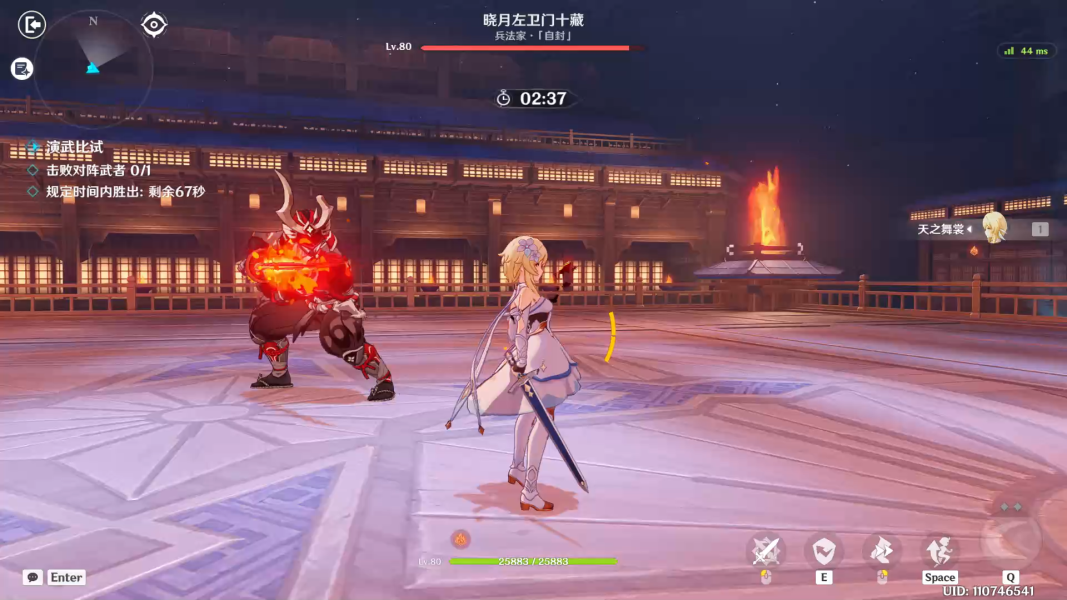This screenshot has height=600, width=1067.
Task: Toggle the eye-shaped elemental sight icon
Action: click(x=154, y=24)
